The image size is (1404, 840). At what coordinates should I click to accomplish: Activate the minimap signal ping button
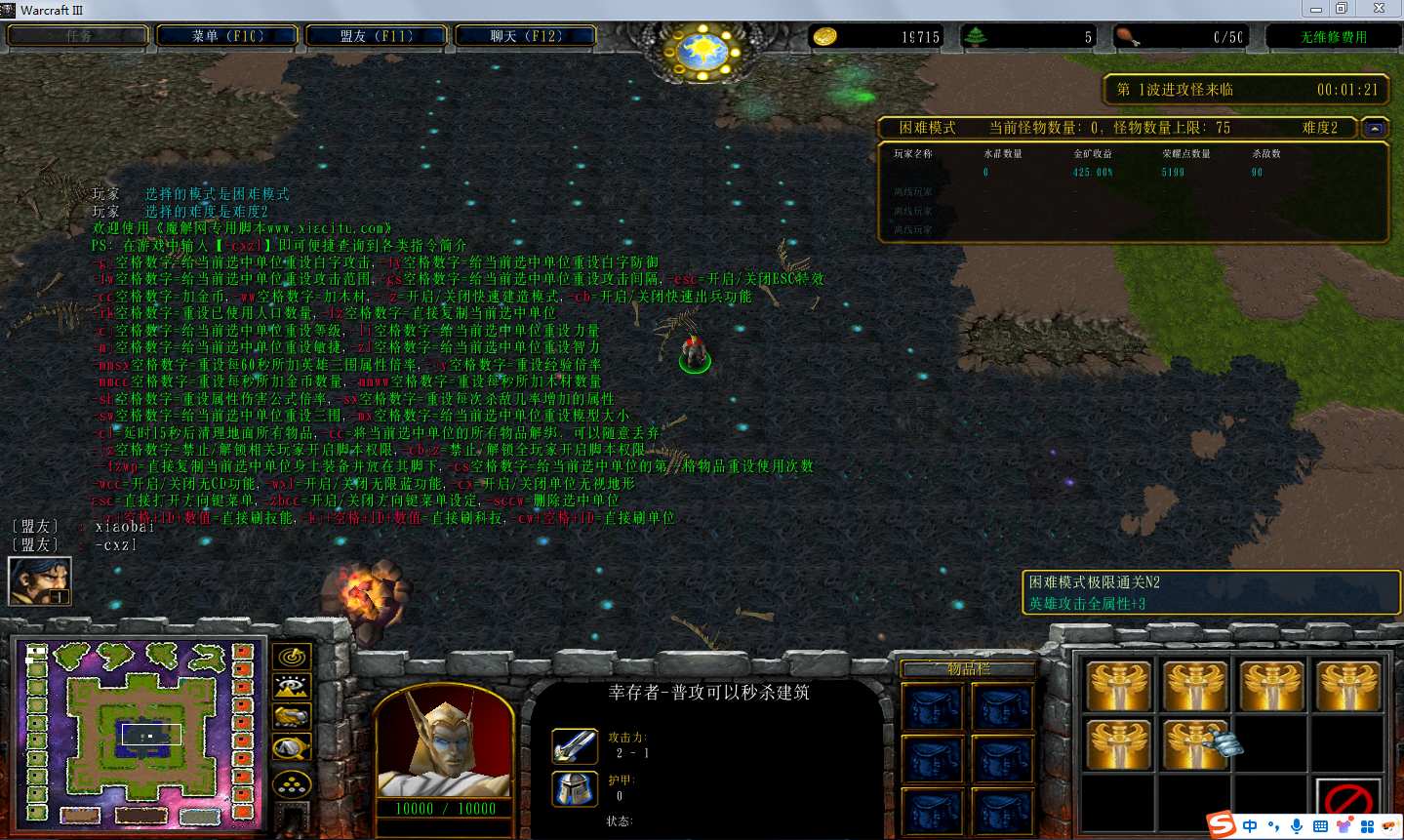coord(292,657)
